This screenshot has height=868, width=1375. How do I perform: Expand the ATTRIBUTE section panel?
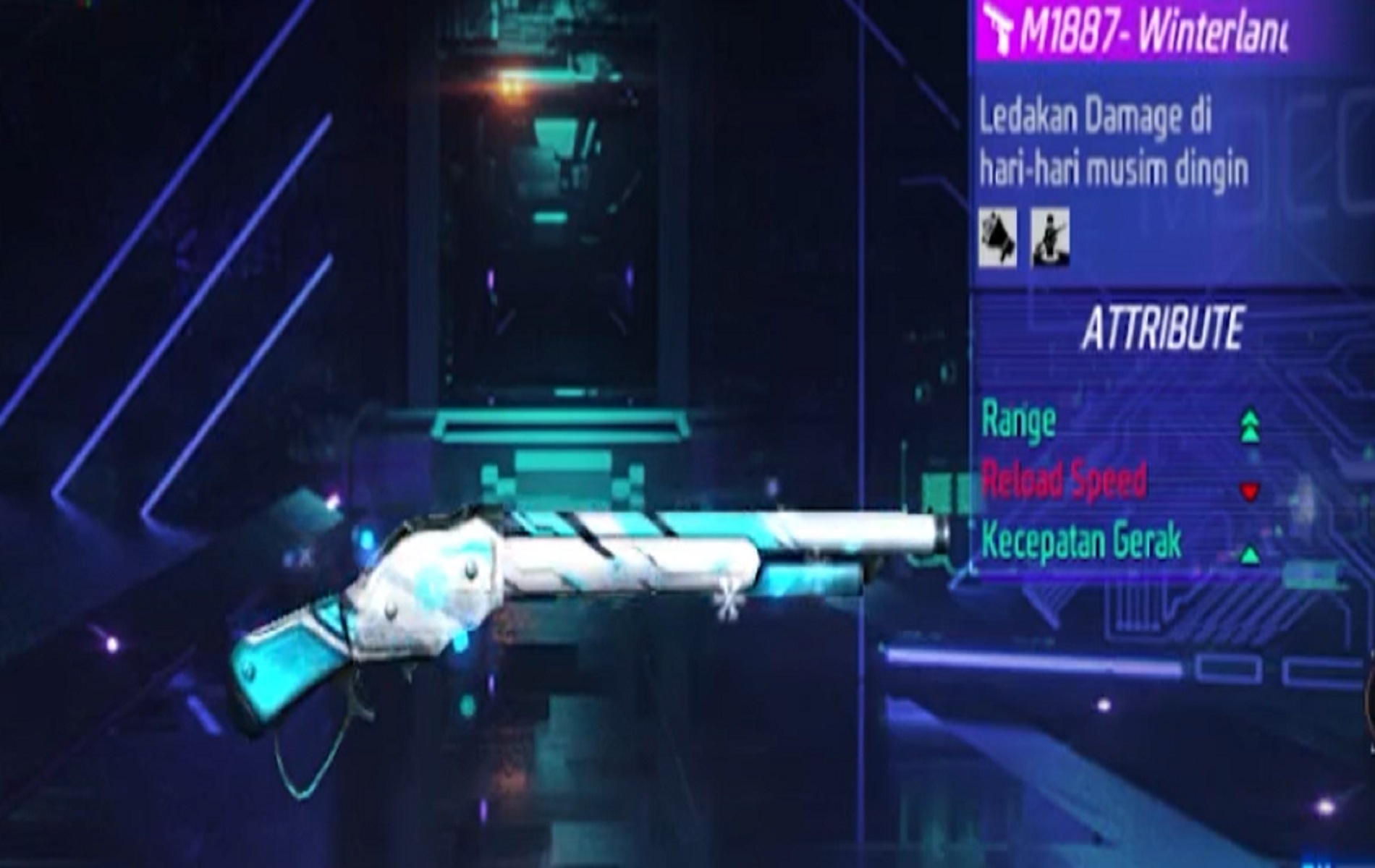pos(1165,329)
